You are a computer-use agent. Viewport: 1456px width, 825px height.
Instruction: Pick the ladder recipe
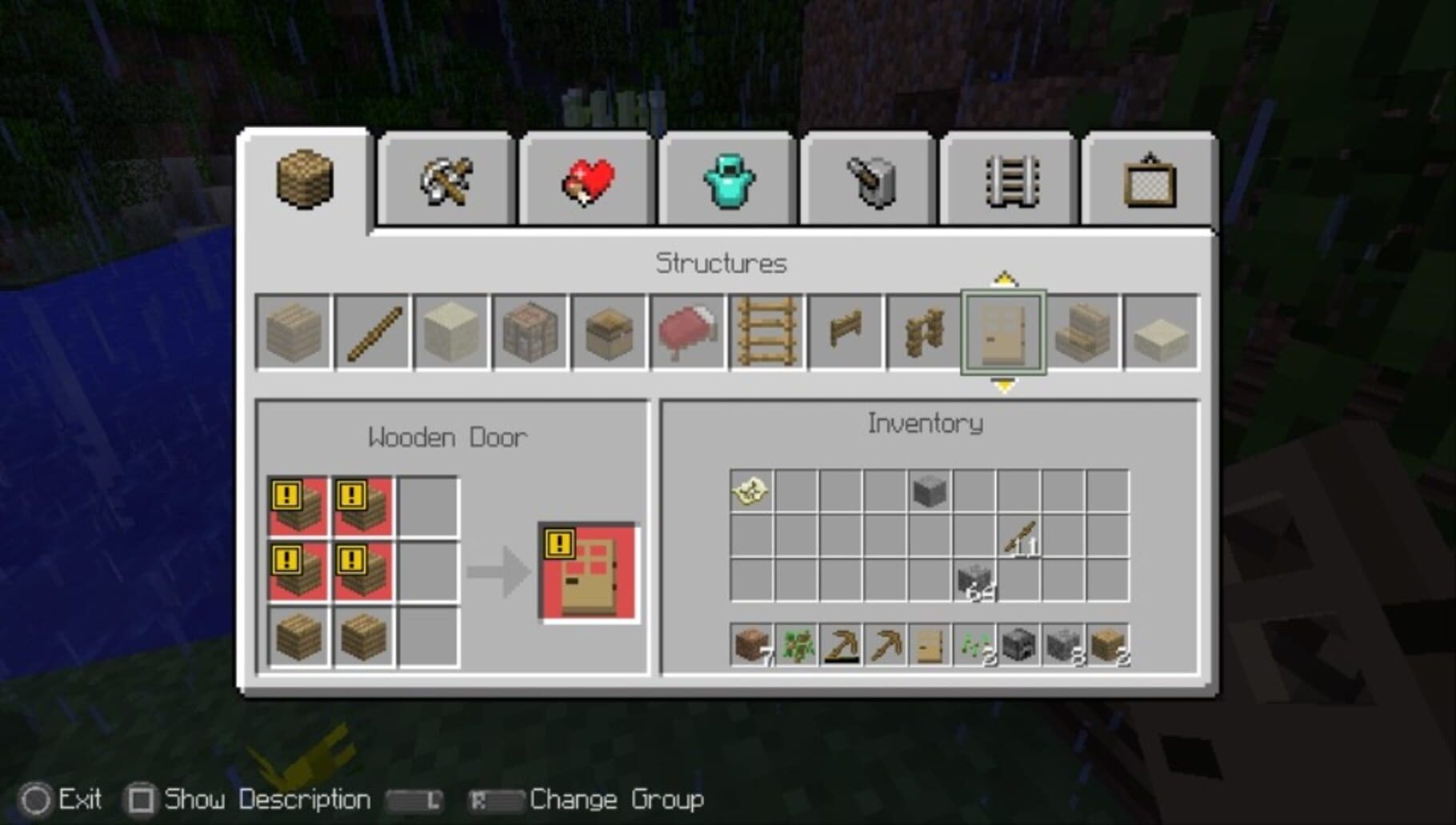coord(766,333)
